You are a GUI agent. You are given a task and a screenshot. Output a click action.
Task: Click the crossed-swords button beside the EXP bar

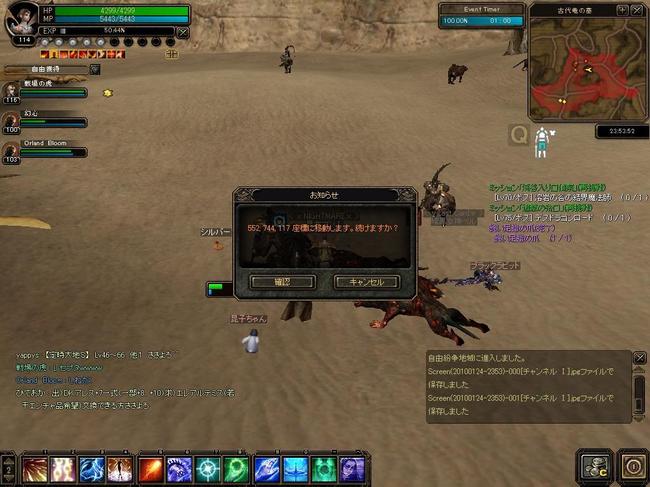pyautogui.click(x=182, y=31)
